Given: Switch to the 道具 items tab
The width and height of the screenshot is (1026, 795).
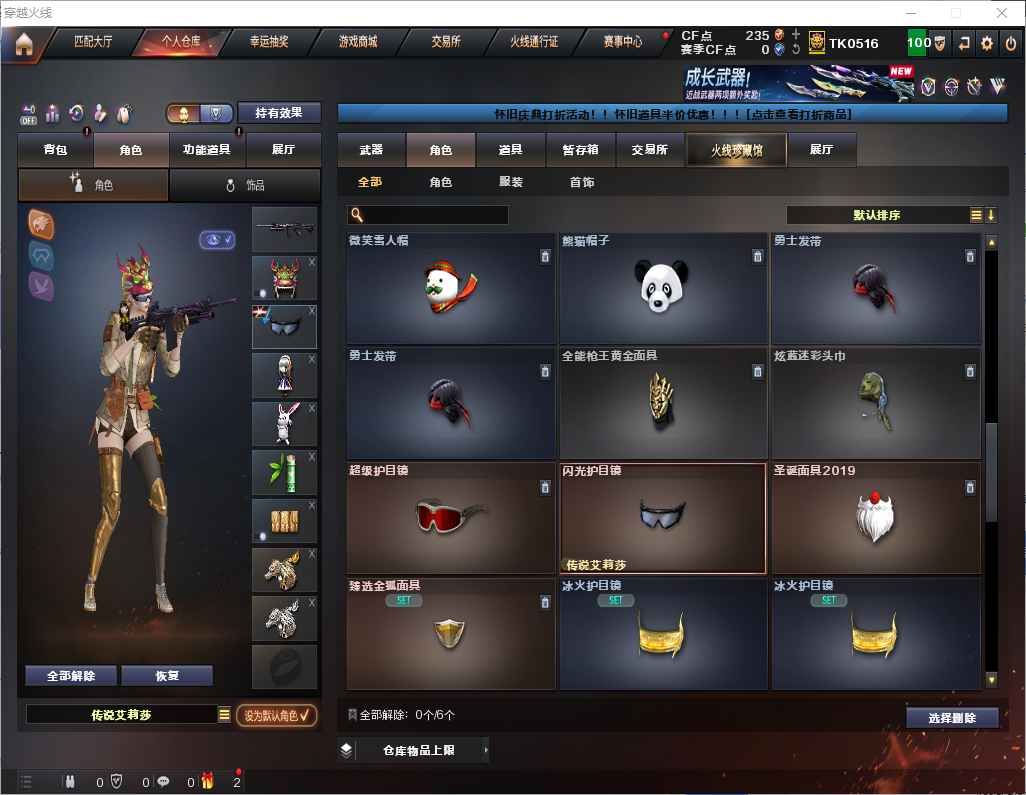Looking at the screenshot, I should 510,150.
